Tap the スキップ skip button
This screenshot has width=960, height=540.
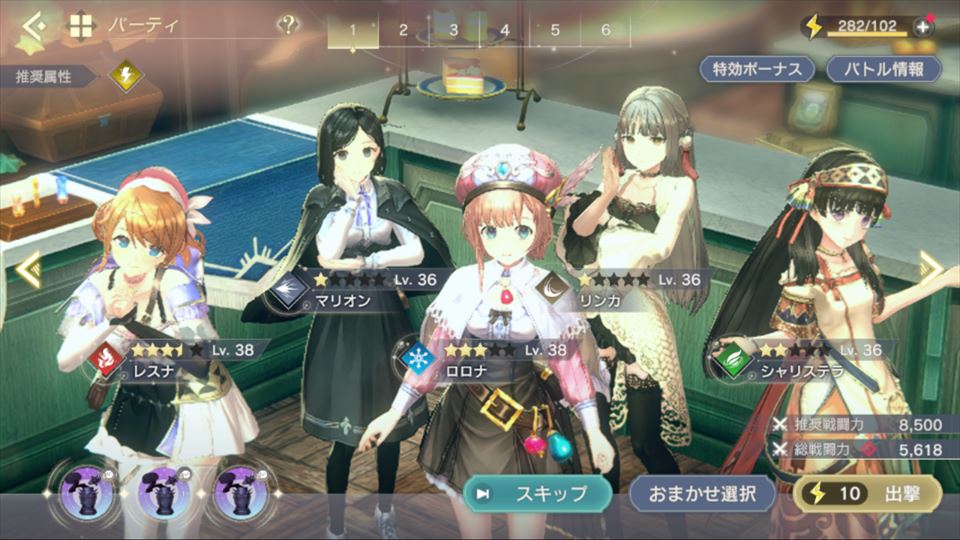(x=537, y=493)
